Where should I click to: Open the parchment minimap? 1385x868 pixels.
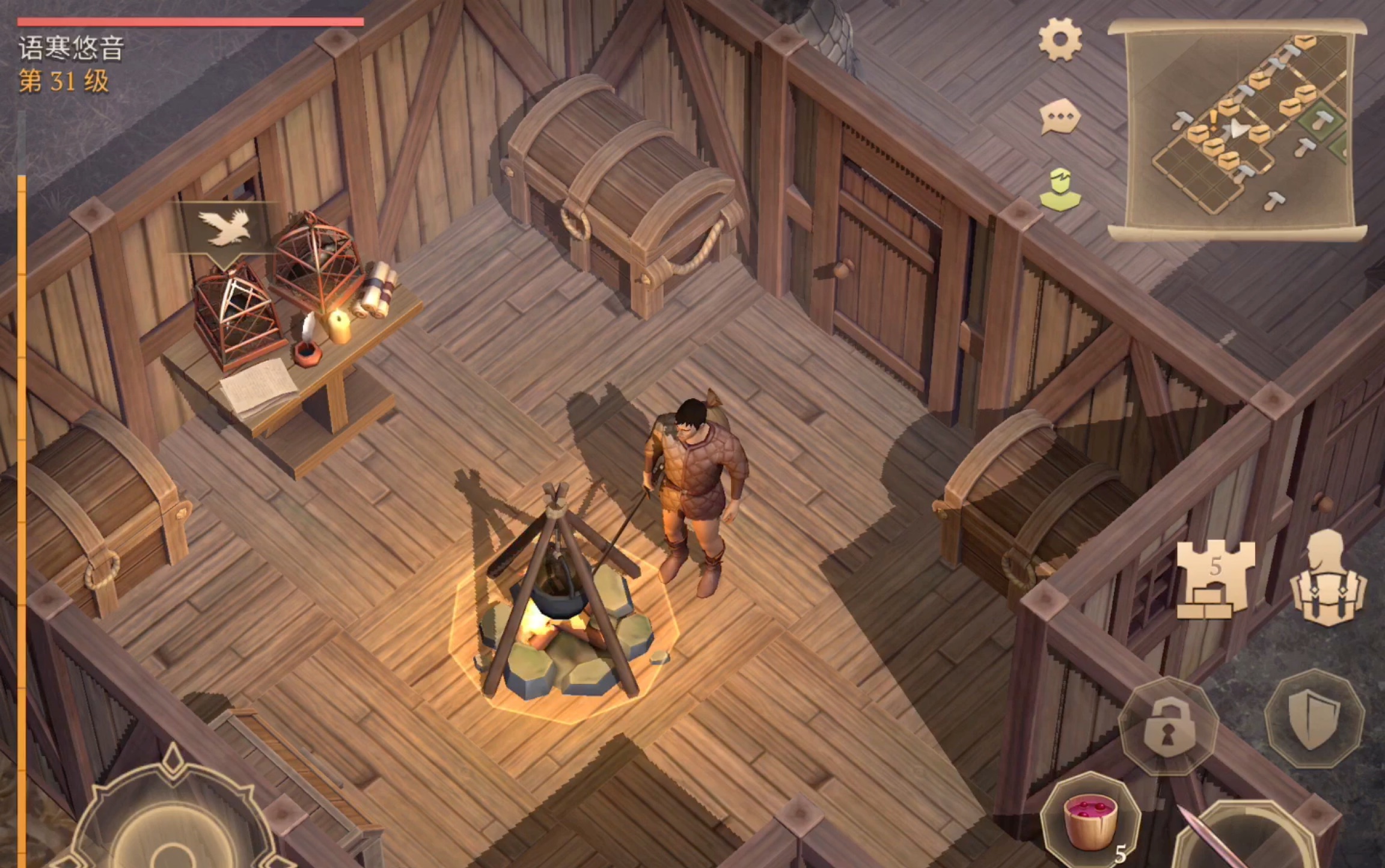pos(1237,129)
